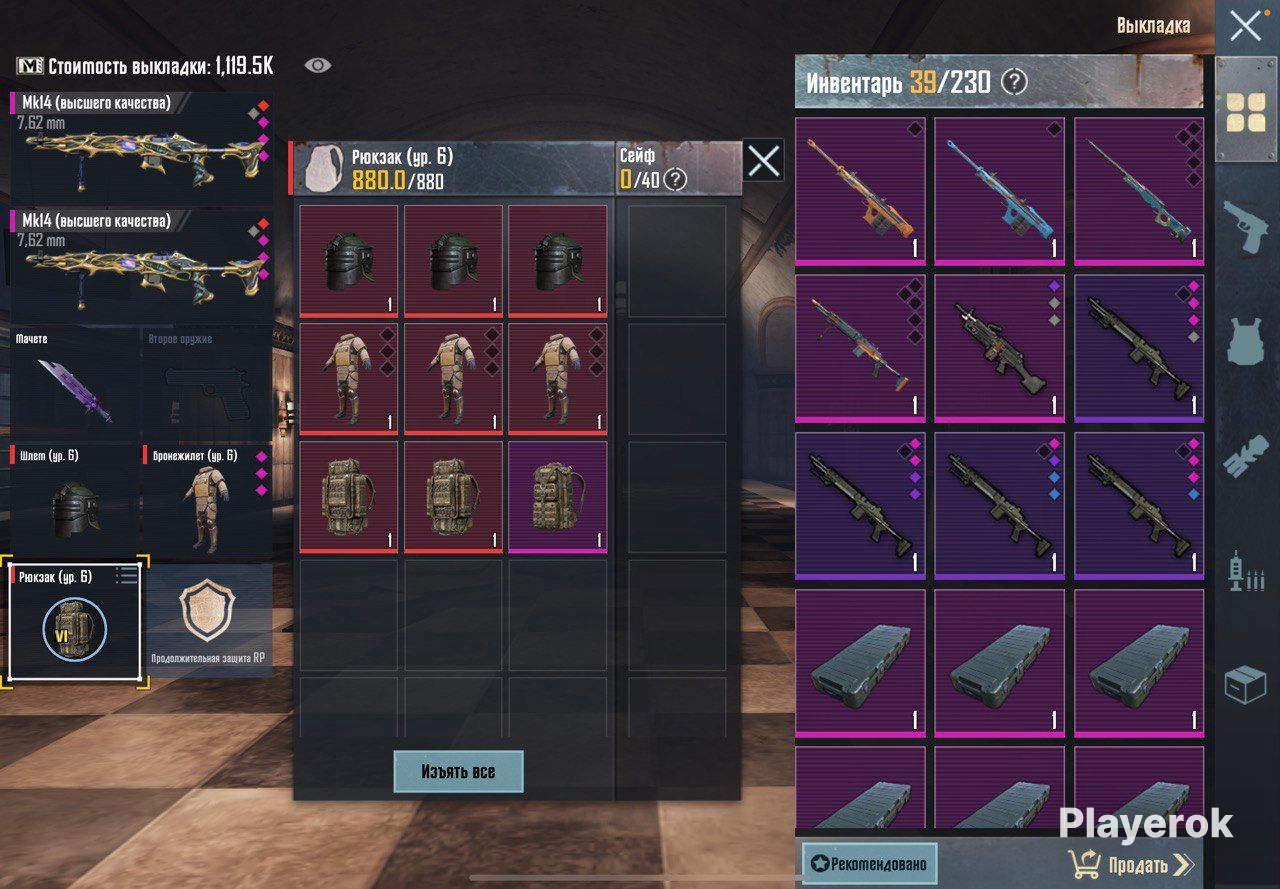1280x889 pixels.
Task: Toggle the loadout value eye icon
Action: tap(318, 66)
